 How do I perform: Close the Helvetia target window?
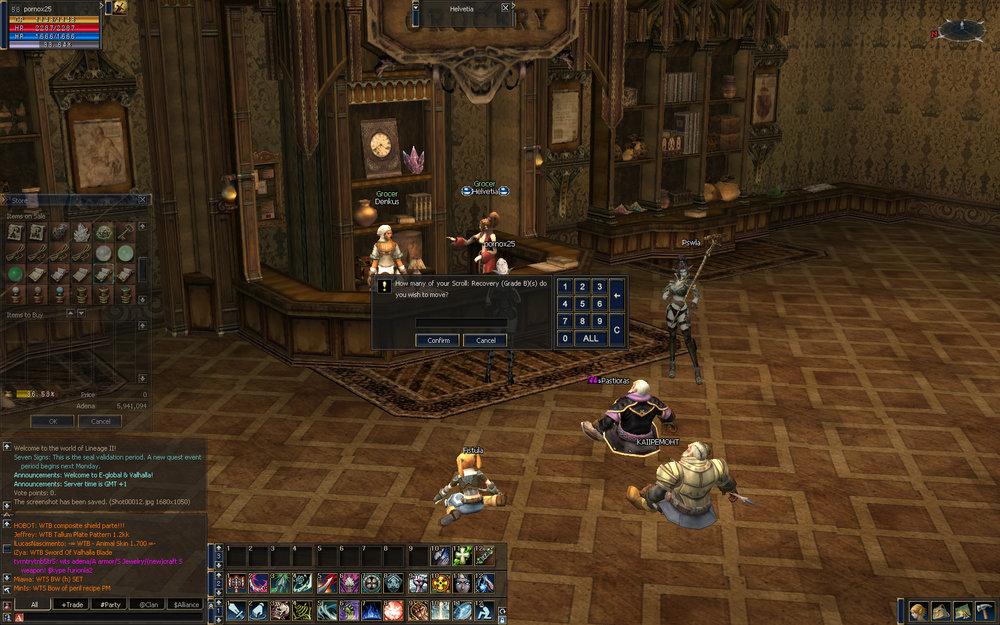point(505,7)
